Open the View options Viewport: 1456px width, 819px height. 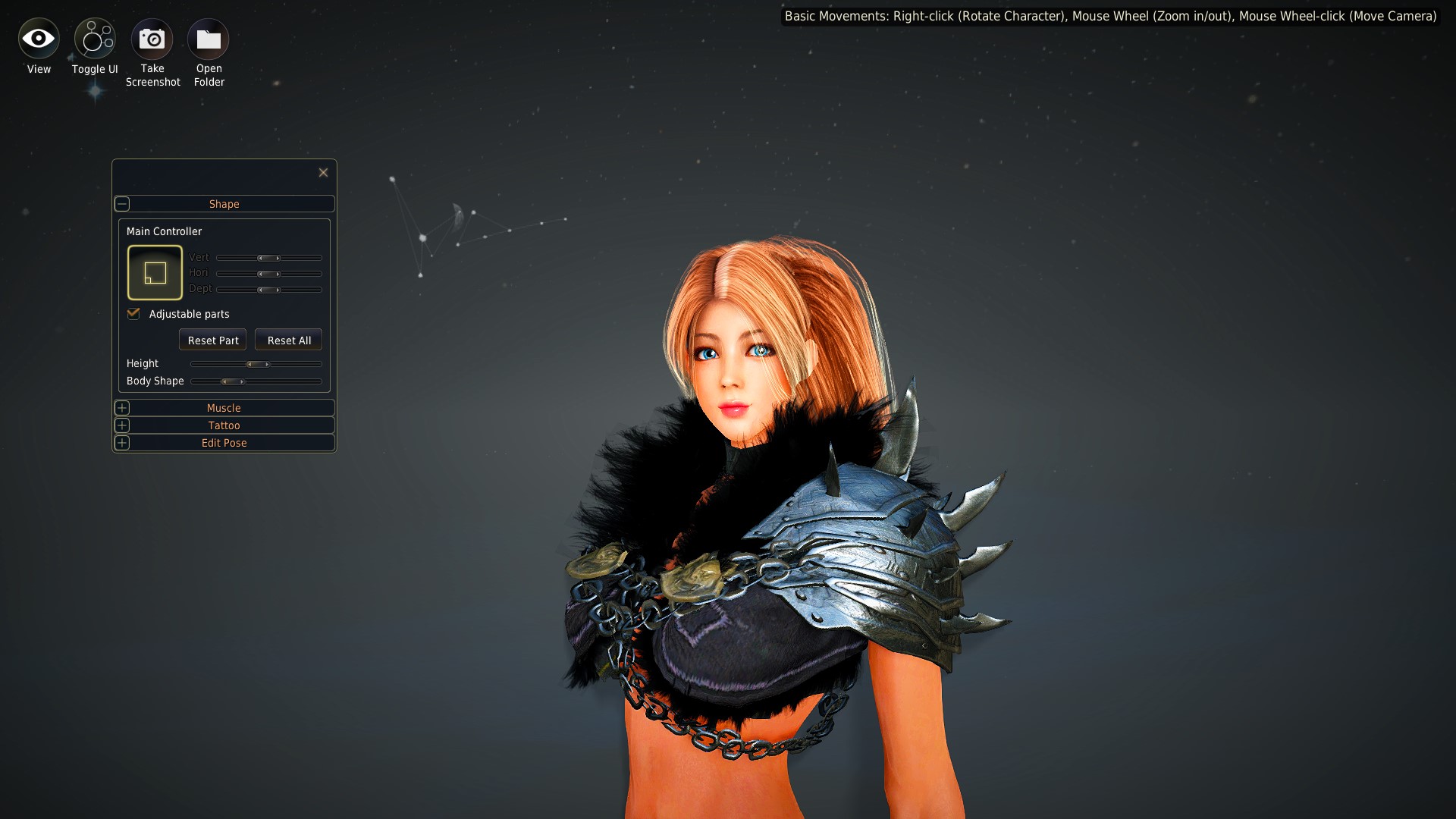click(x=39, y=39)
